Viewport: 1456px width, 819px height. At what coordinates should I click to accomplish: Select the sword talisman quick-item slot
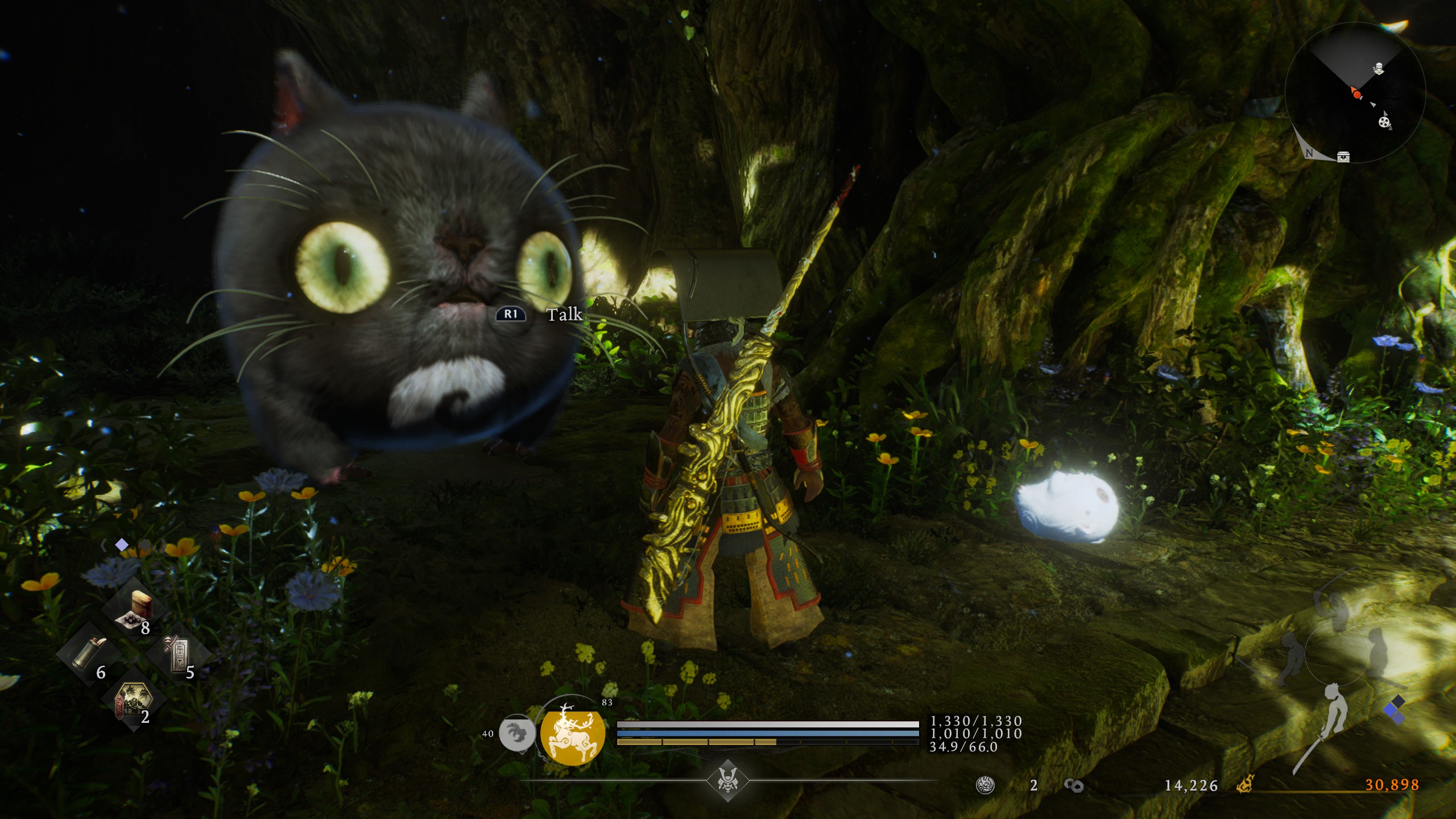178,654
